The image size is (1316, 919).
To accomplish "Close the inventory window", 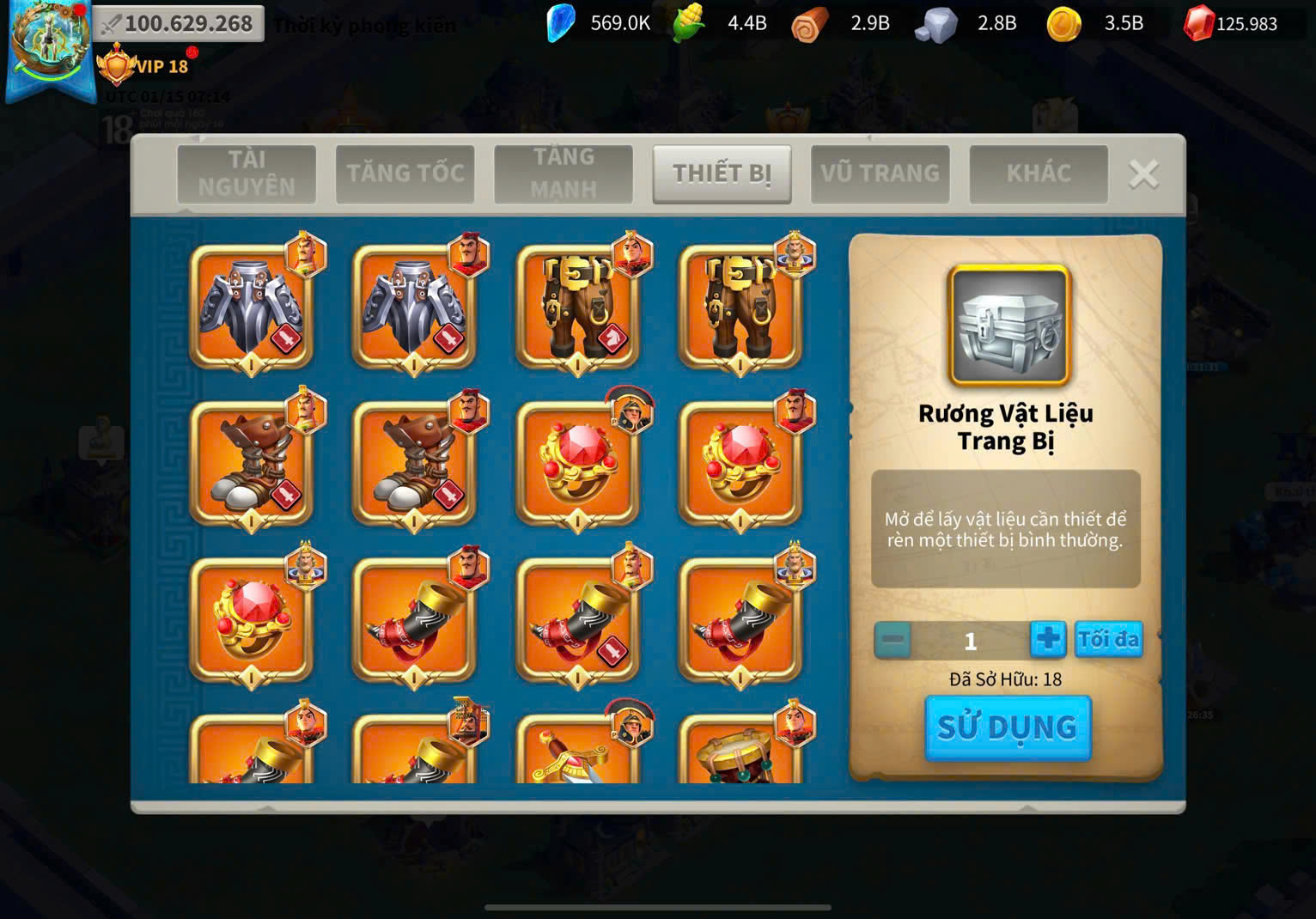I will pyautogui.click(x=1143, y=174).
